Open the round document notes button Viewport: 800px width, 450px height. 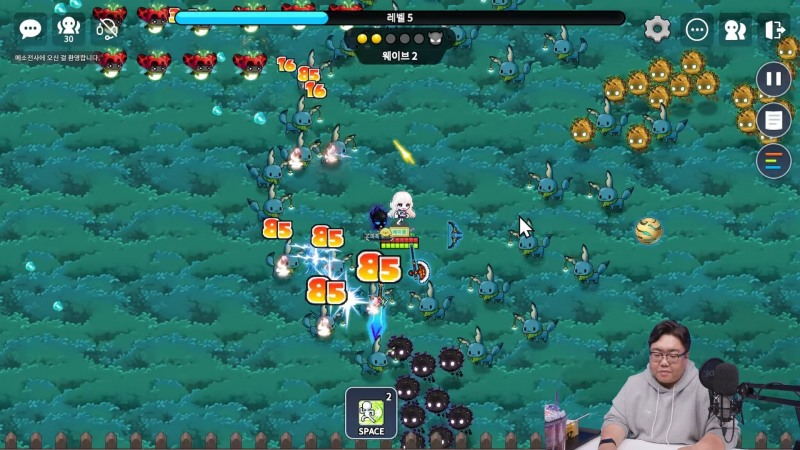[x=773, y=120]
